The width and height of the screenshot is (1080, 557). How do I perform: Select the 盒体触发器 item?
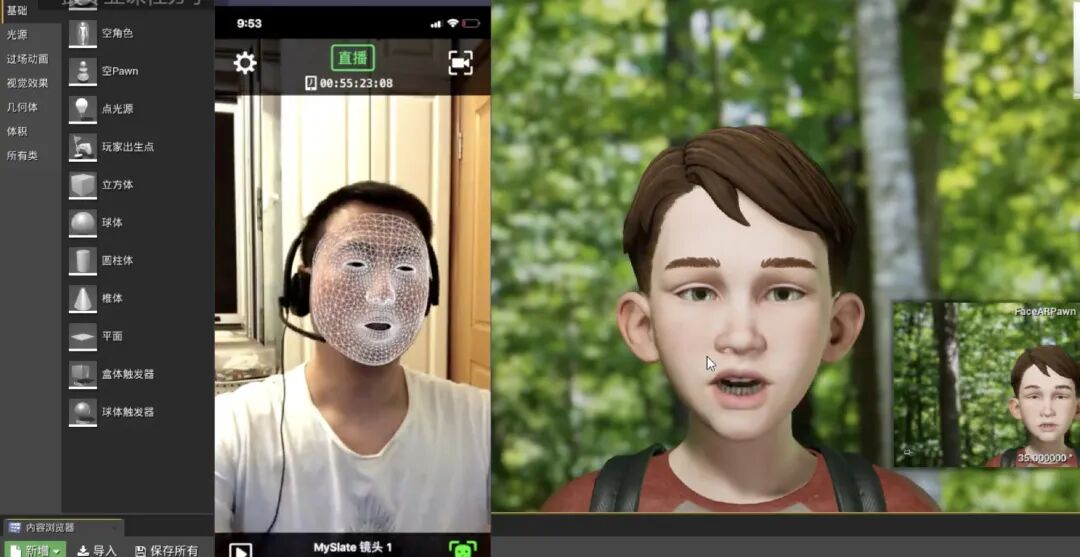(127, 374)
